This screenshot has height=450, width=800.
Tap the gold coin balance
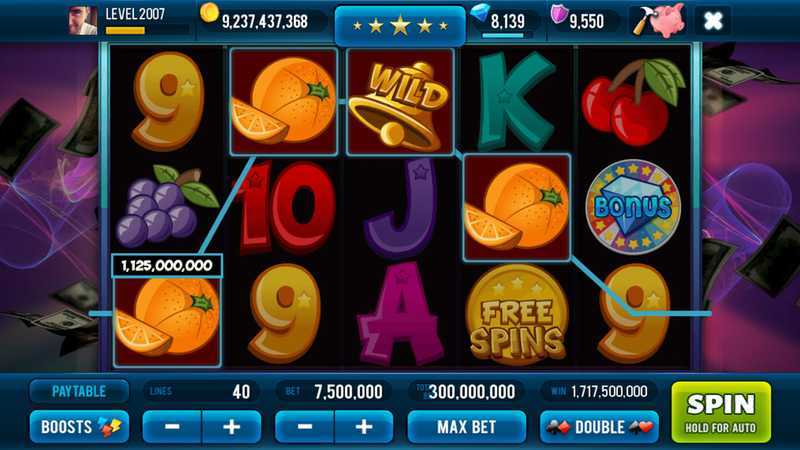coord(264,20)
